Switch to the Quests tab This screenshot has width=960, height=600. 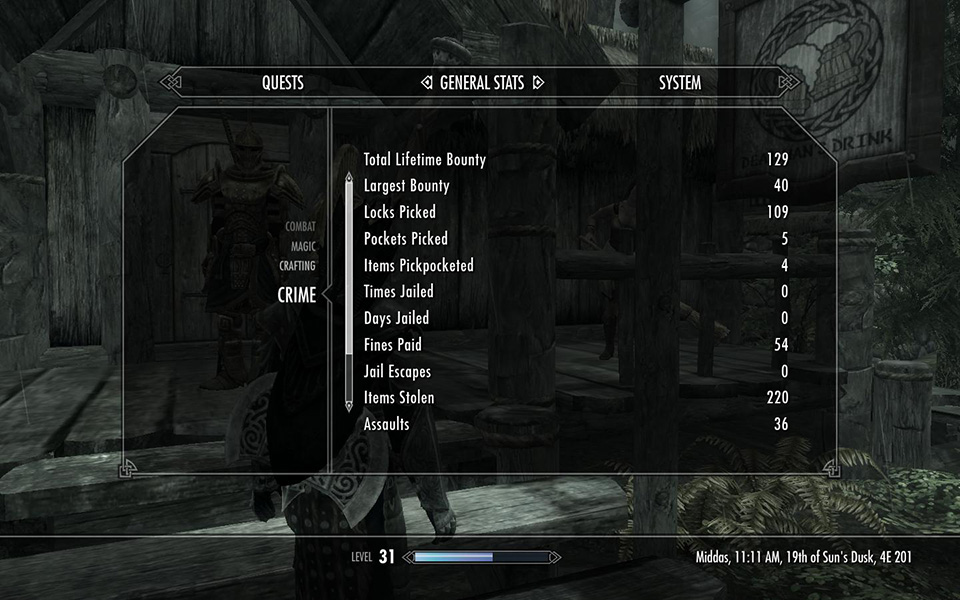click(x=282, y=83)
